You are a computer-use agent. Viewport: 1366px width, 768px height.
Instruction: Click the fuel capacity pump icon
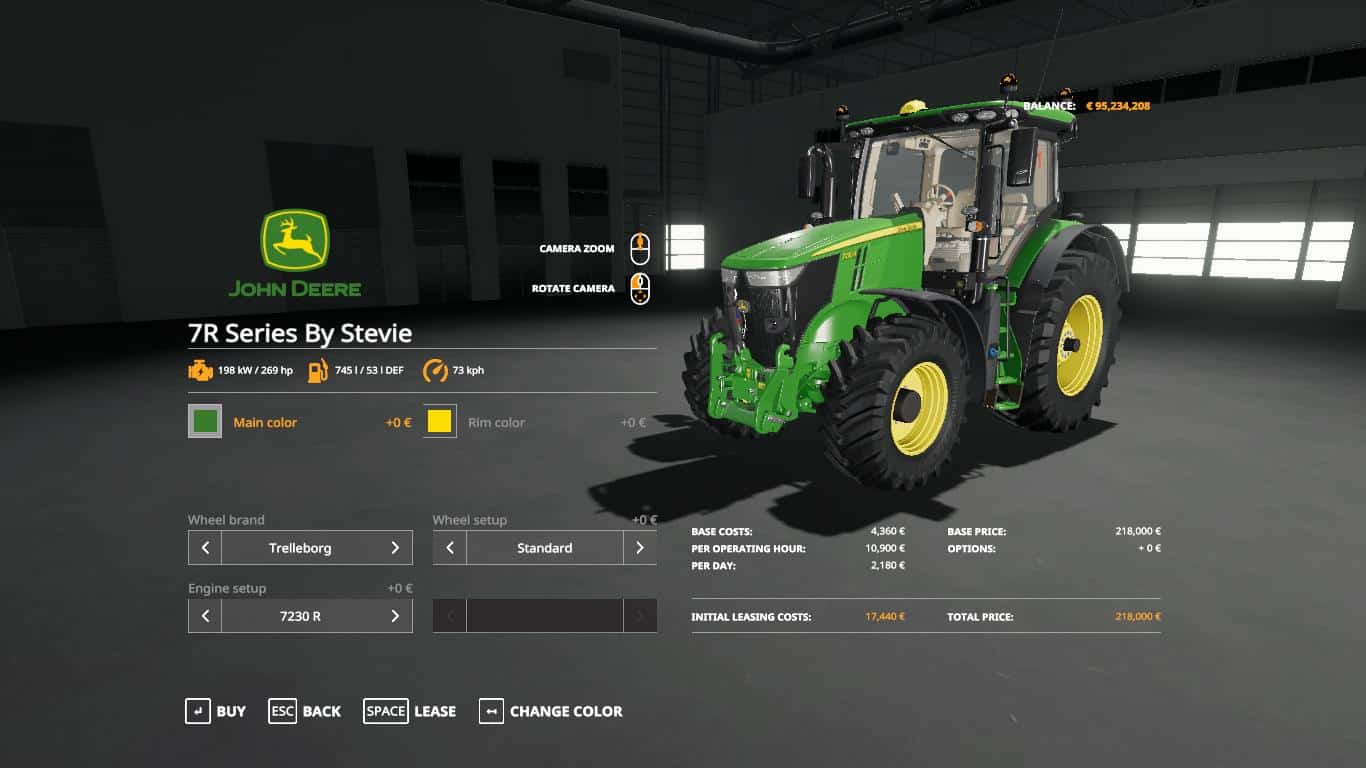pos(320,369)
